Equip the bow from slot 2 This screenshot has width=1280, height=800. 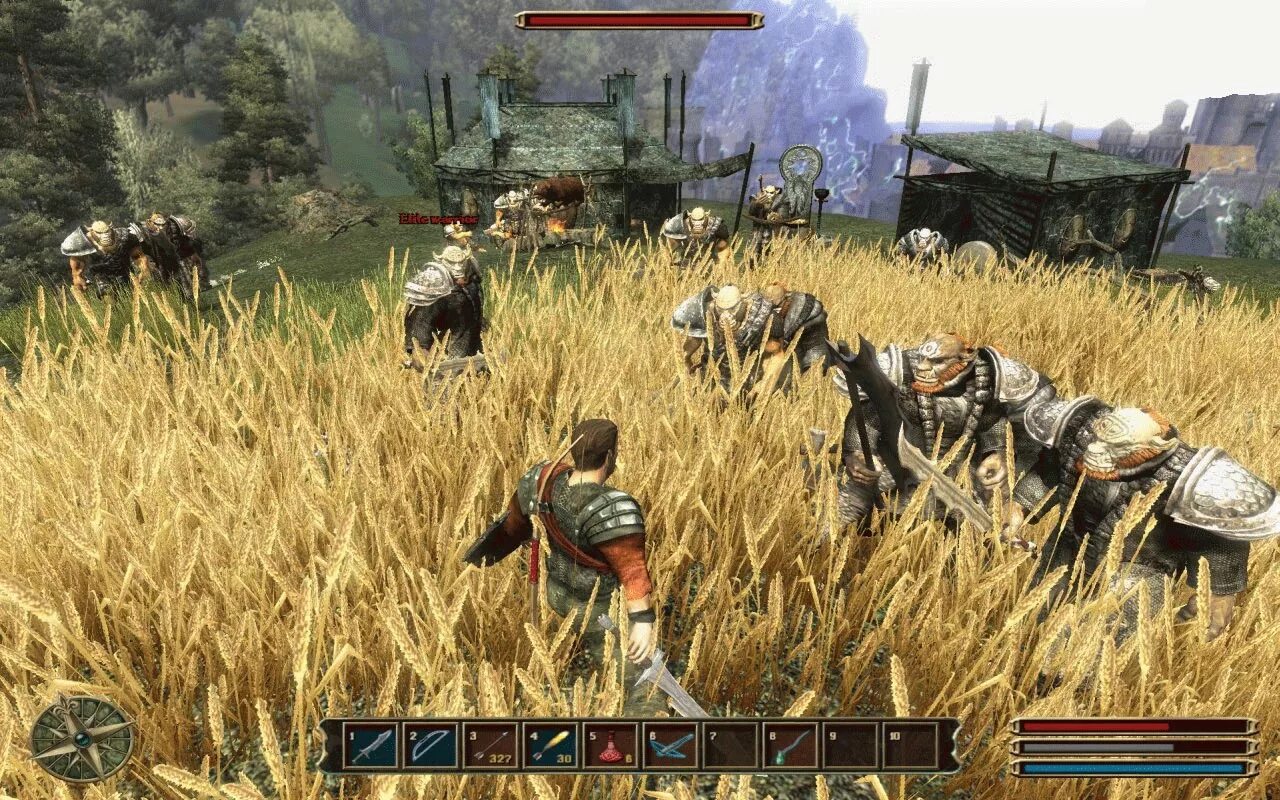click(x=430, y=746)
